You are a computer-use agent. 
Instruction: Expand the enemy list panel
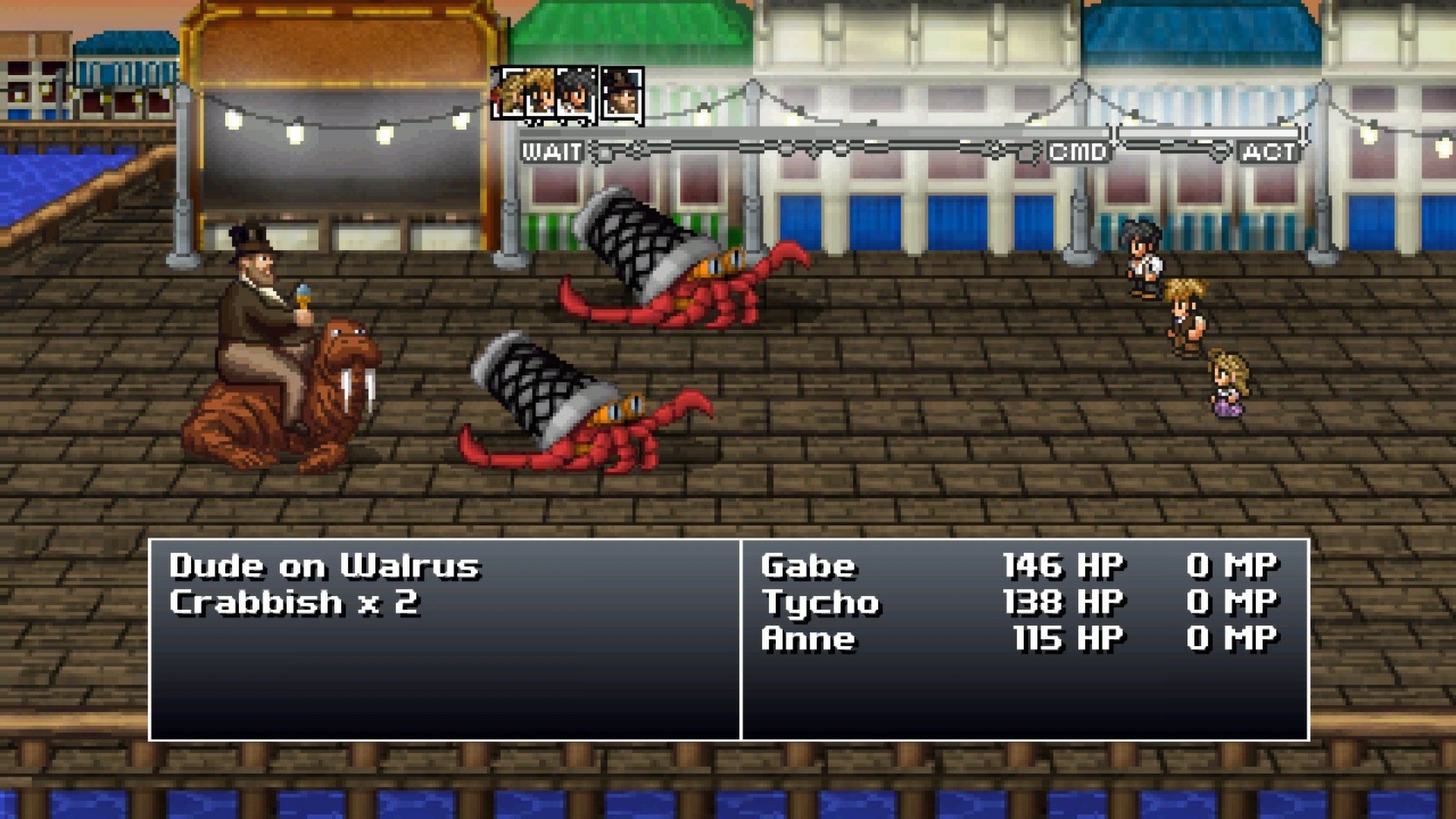click(x=444, y=641)
